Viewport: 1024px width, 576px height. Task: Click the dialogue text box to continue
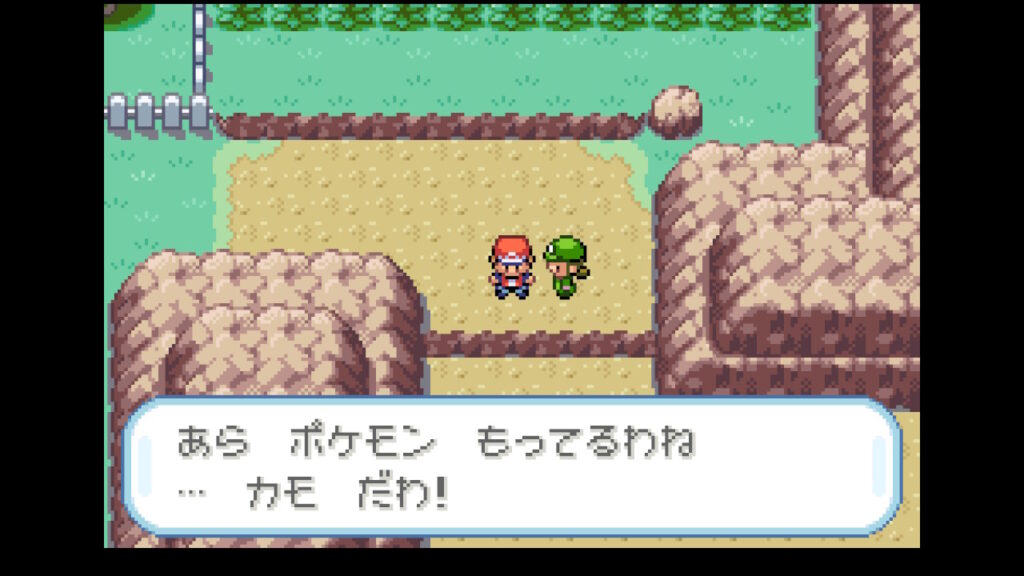click(x=511, y=467)
